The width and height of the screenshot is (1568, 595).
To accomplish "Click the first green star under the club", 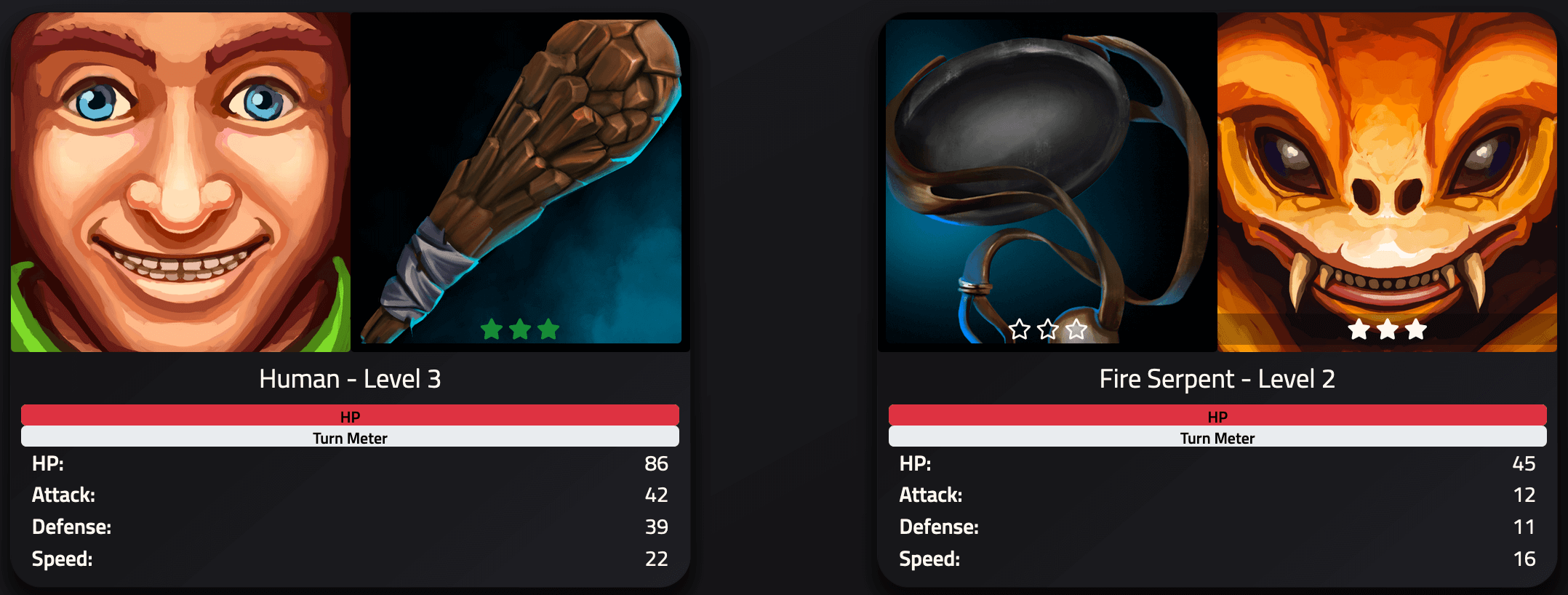I will coord(490,330).
